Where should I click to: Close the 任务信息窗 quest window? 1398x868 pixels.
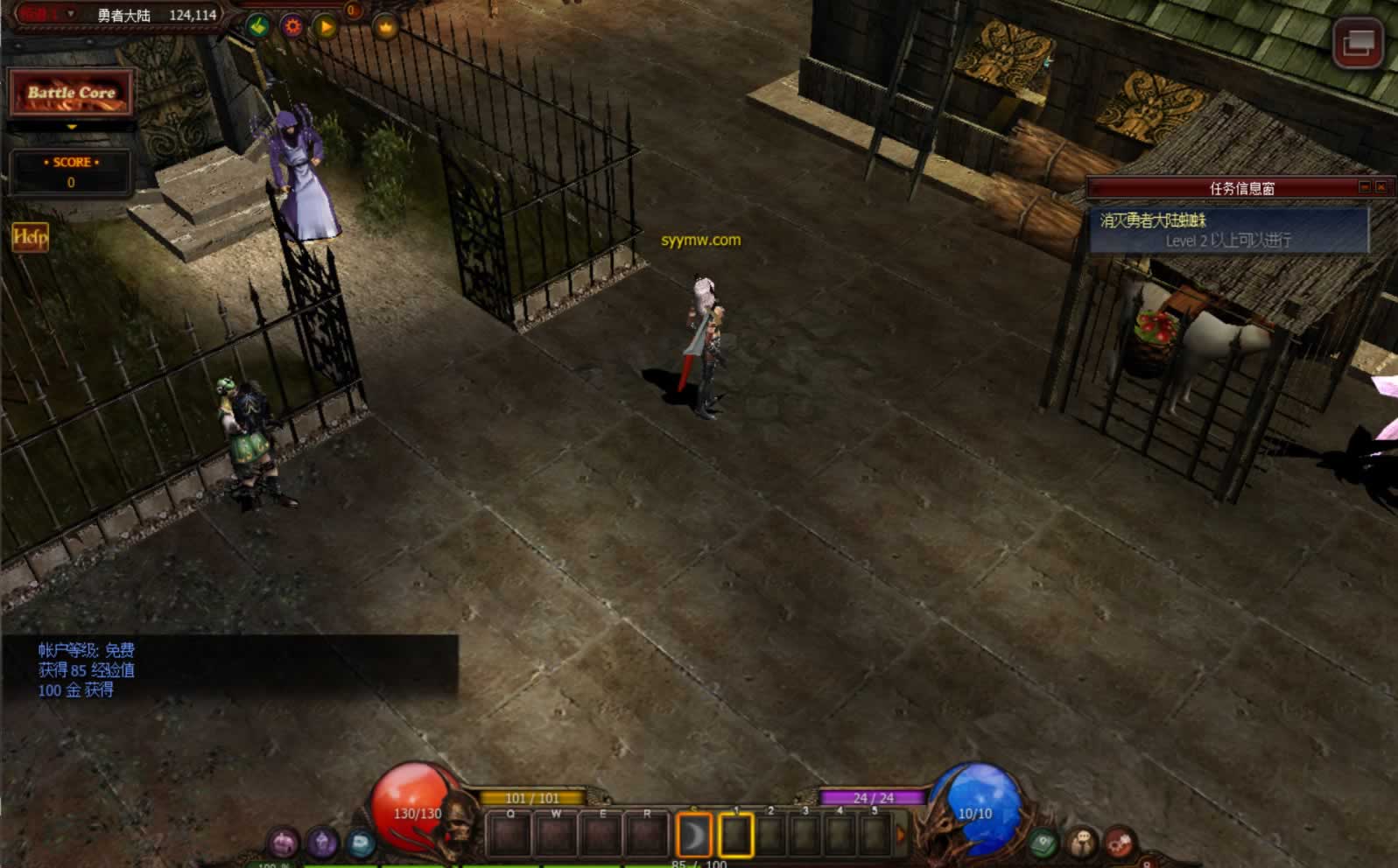click(x=1381, y=187)
